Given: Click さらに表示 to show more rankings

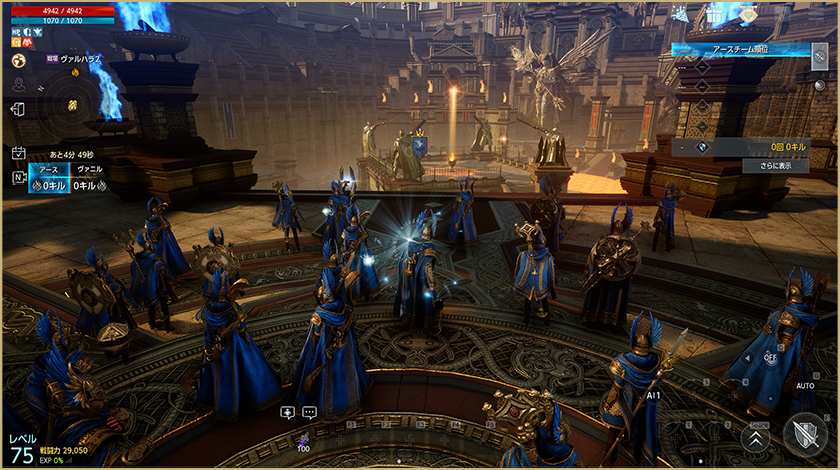Looking at the screenshot, I should pyautogui.click(x=776, y=166).
